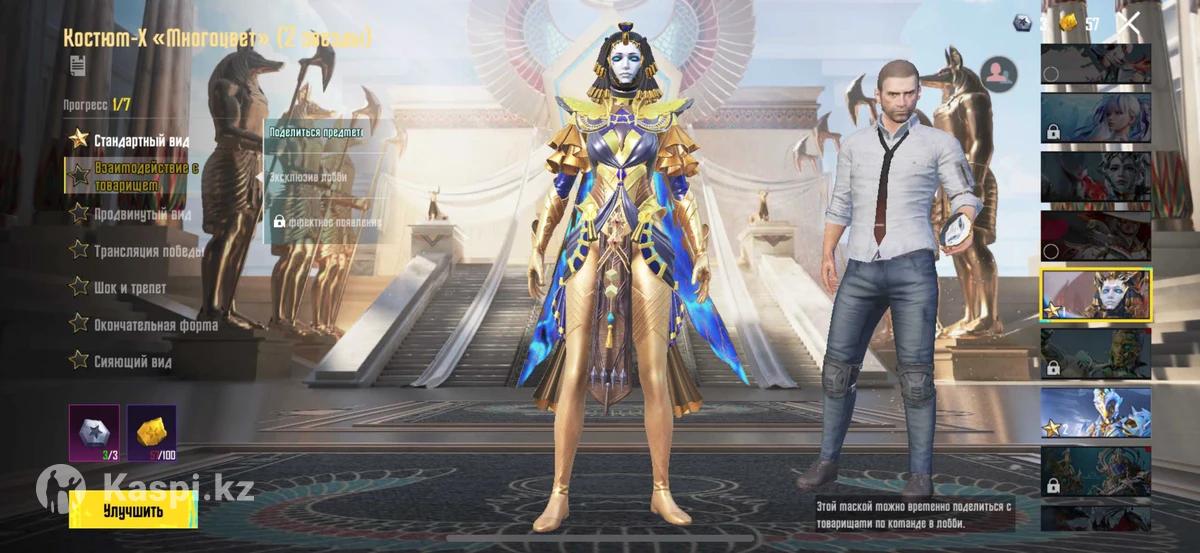Image resolution: width=1200 pixels, height=553 pixels.
Task: Open the Шок и трепет stage
Action: pos(130,288)
